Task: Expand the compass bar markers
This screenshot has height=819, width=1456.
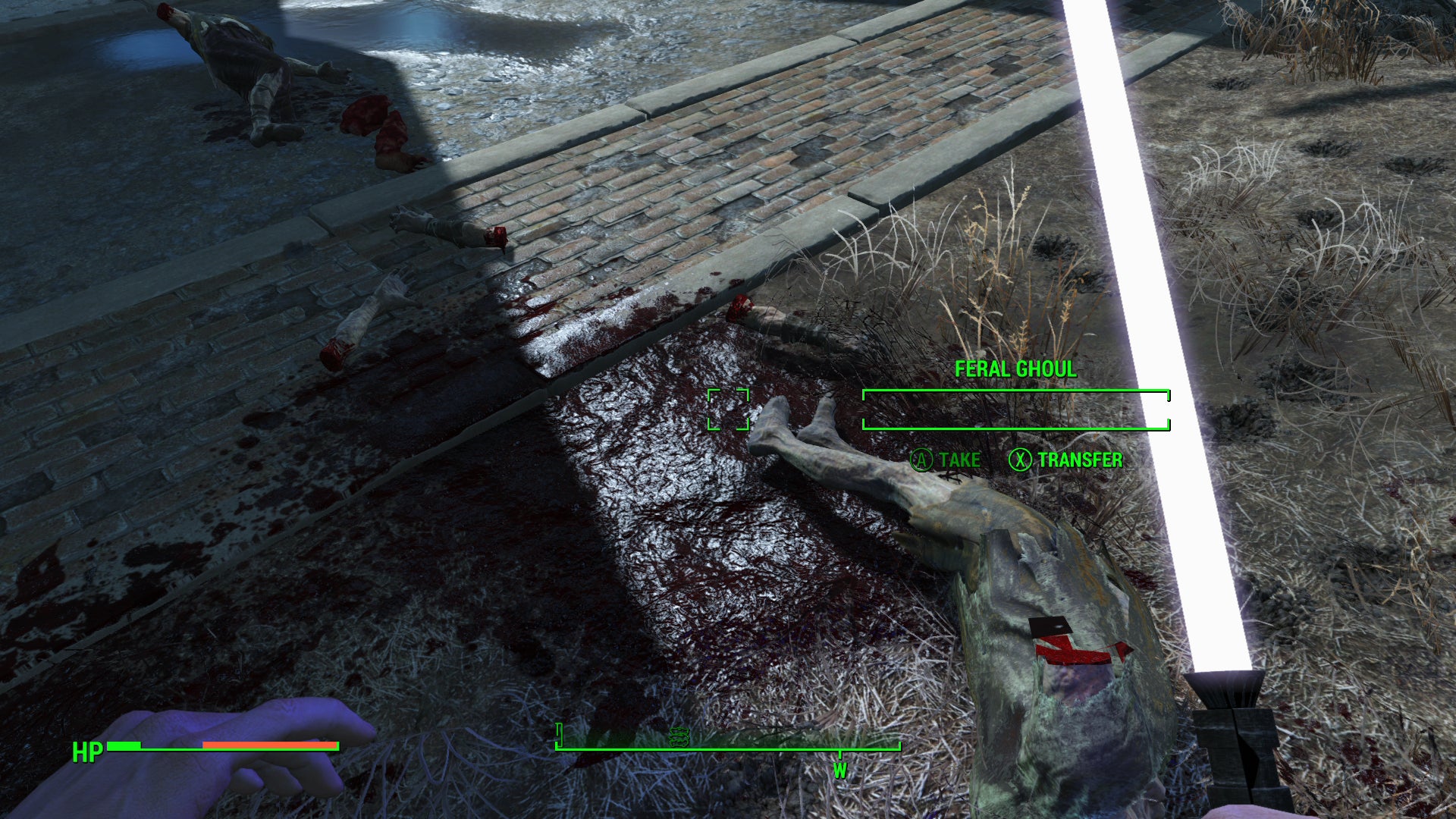Action: (728, 747)
